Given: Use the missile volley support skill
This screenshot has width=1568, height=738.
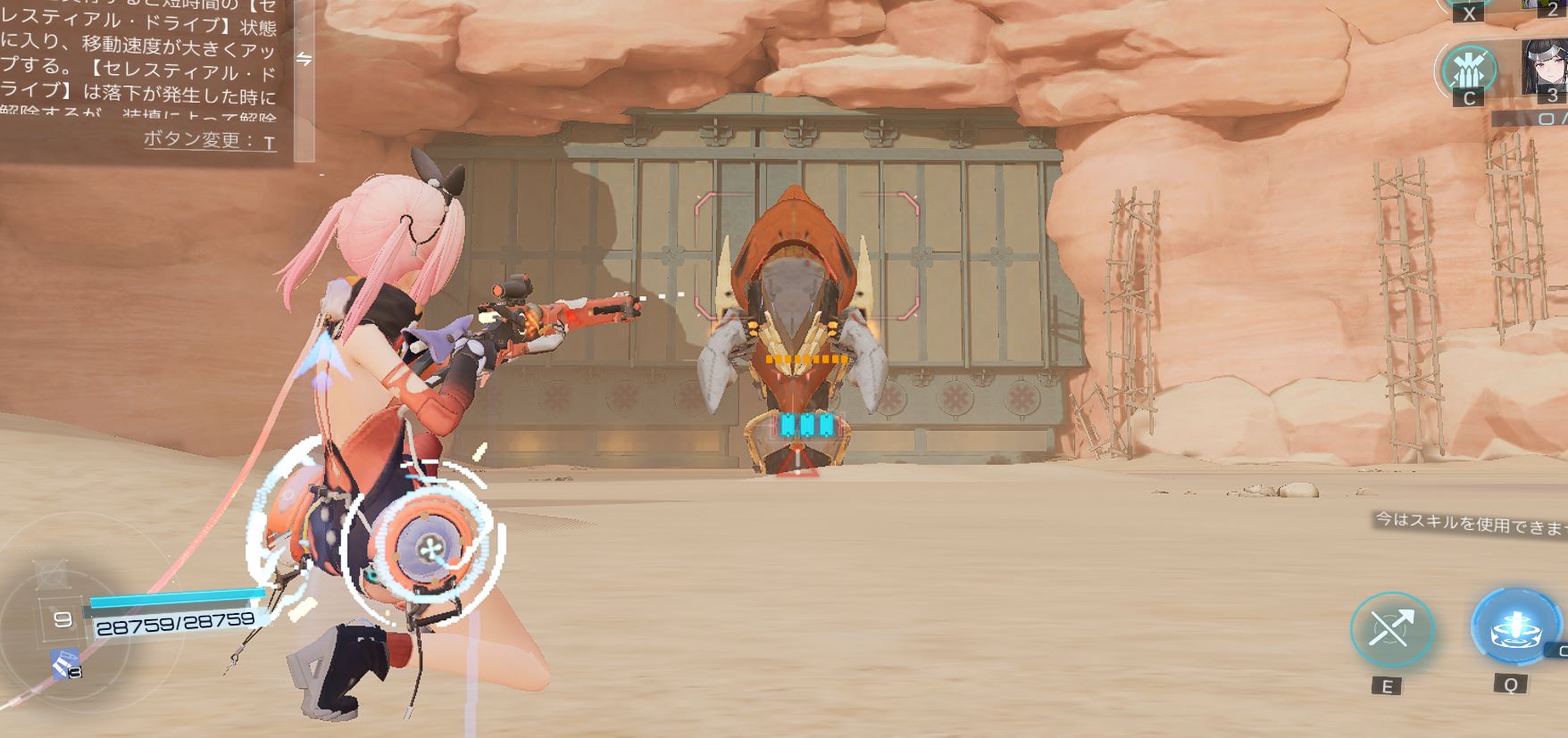Looking at the screenshot, I should 1469,69.
